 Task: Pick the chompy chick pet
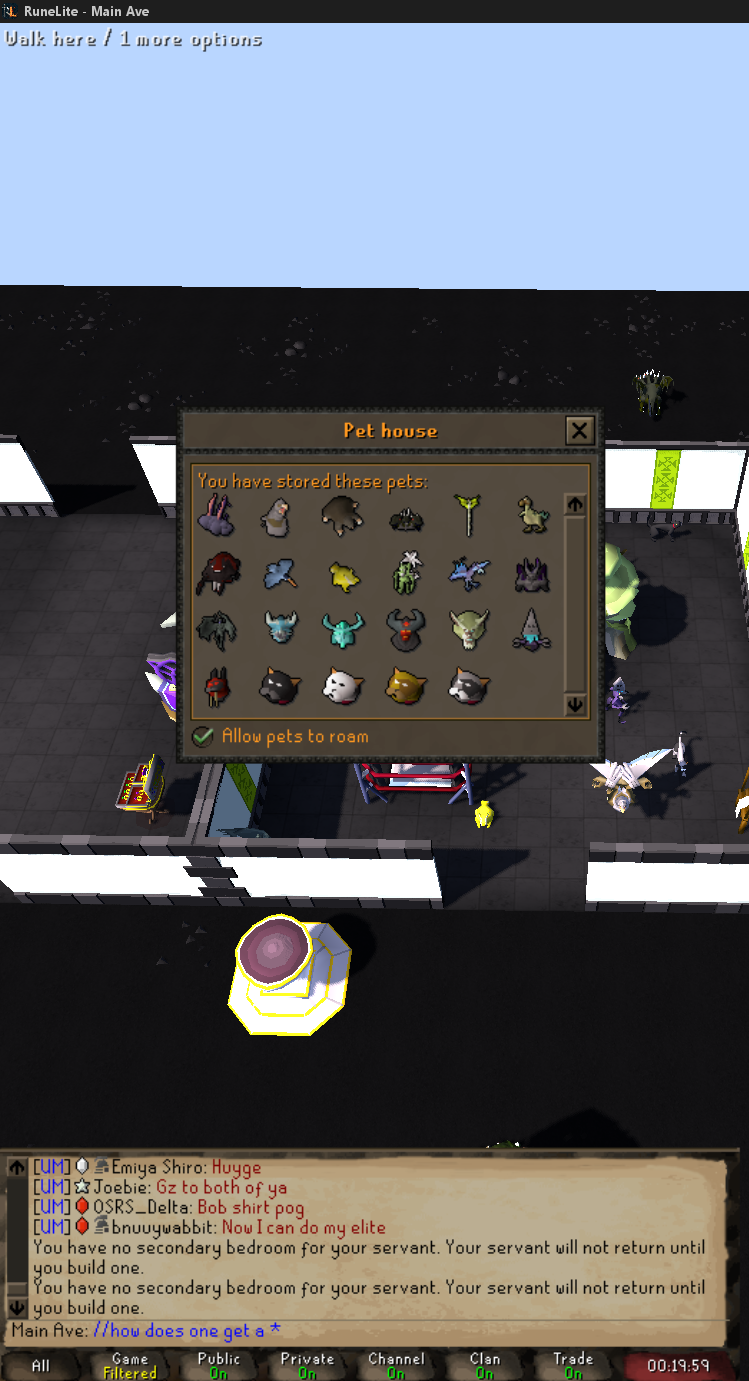532,516
